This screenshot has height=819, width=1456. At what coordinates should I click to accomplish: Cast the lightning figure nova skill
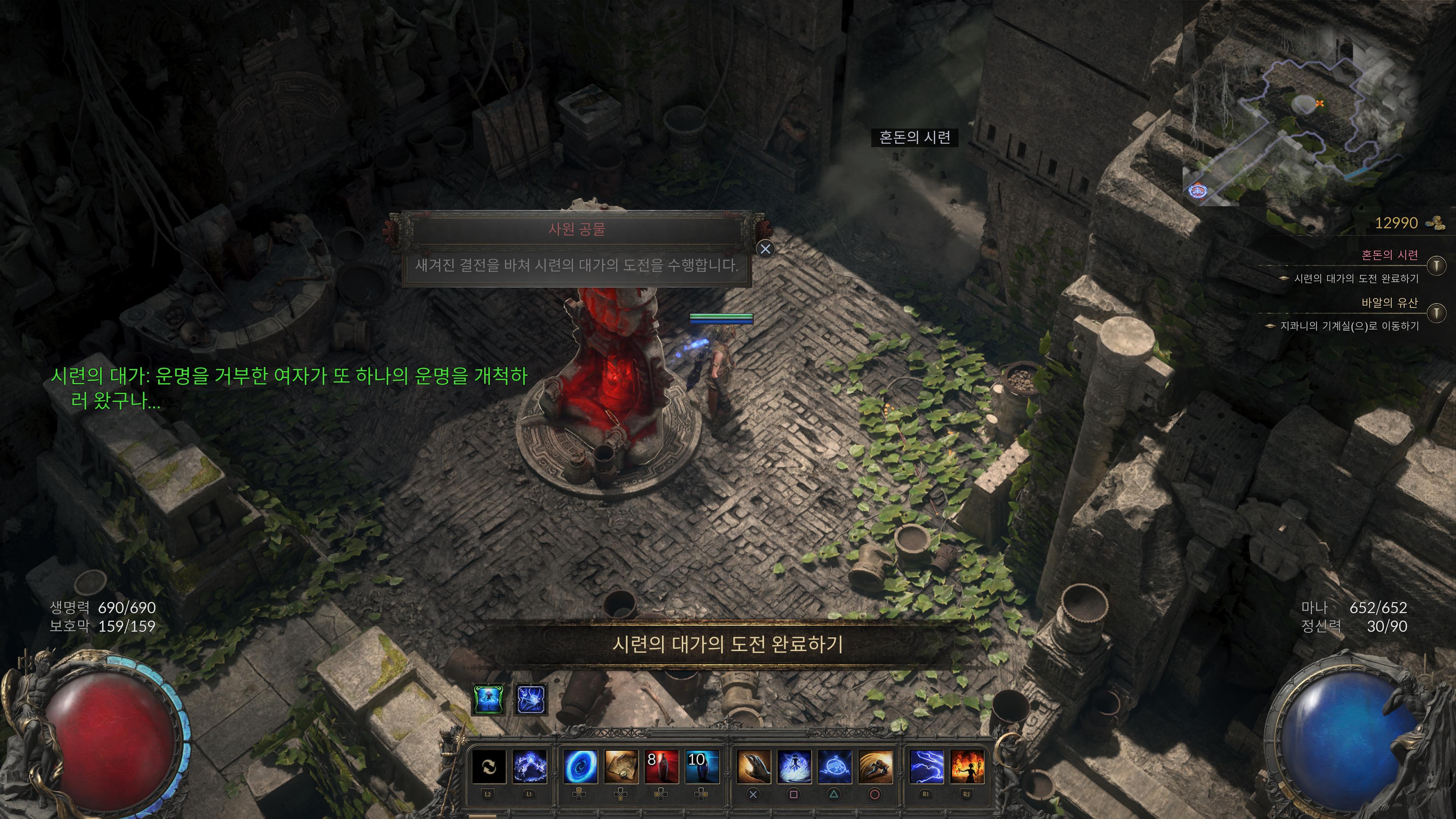point(794,766)
